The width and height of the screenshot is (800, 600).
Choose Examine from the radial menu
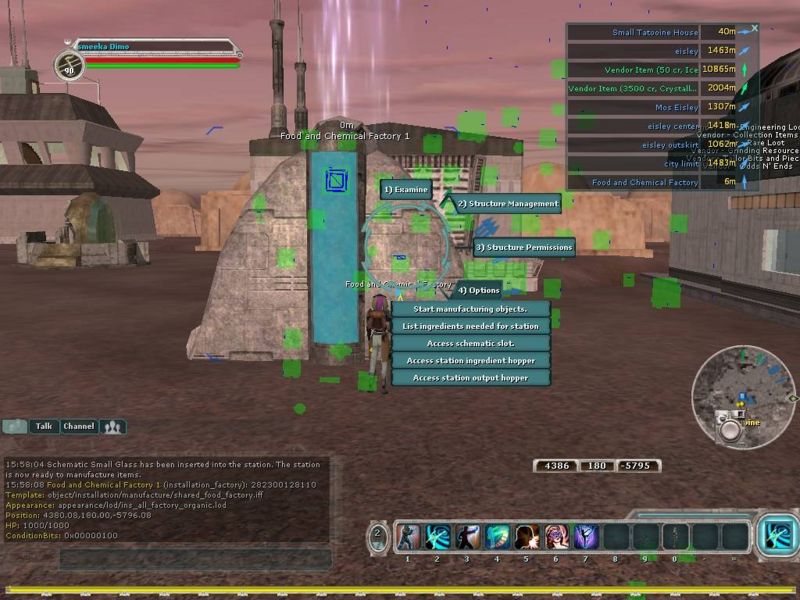(405, 189)
